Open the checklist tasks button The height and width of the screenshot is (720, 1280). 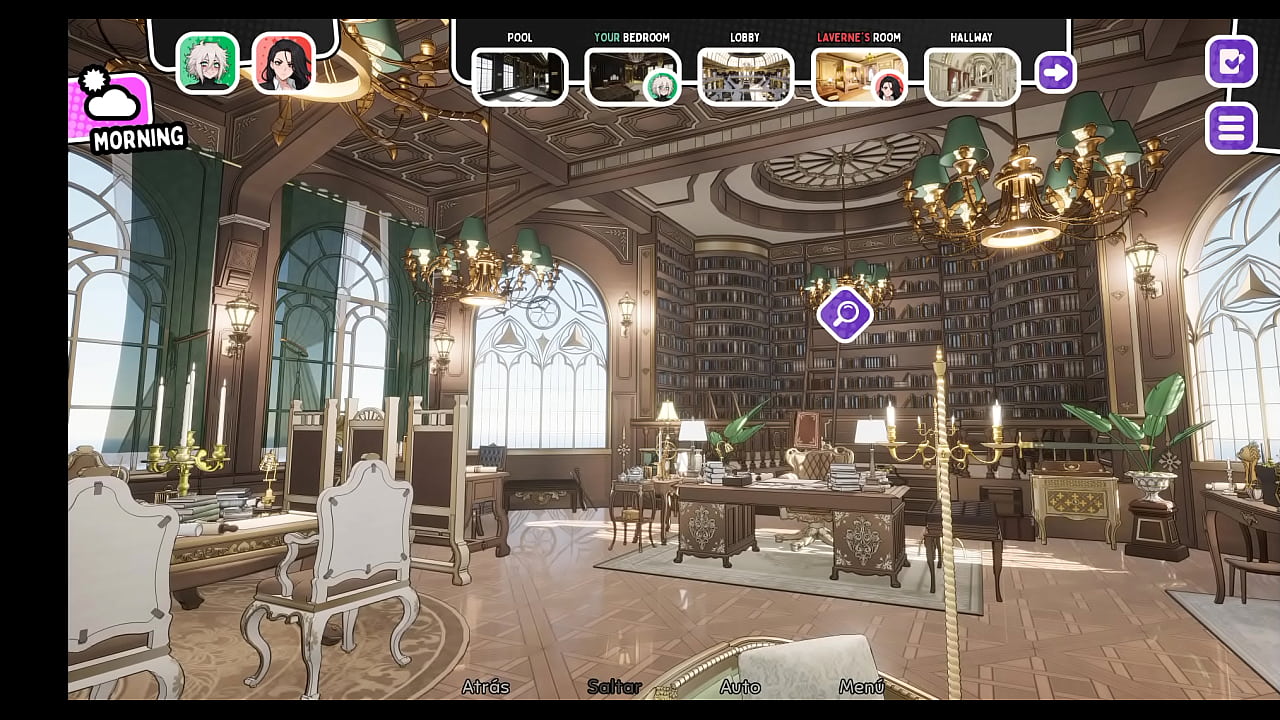click(x=1231, y=62)
